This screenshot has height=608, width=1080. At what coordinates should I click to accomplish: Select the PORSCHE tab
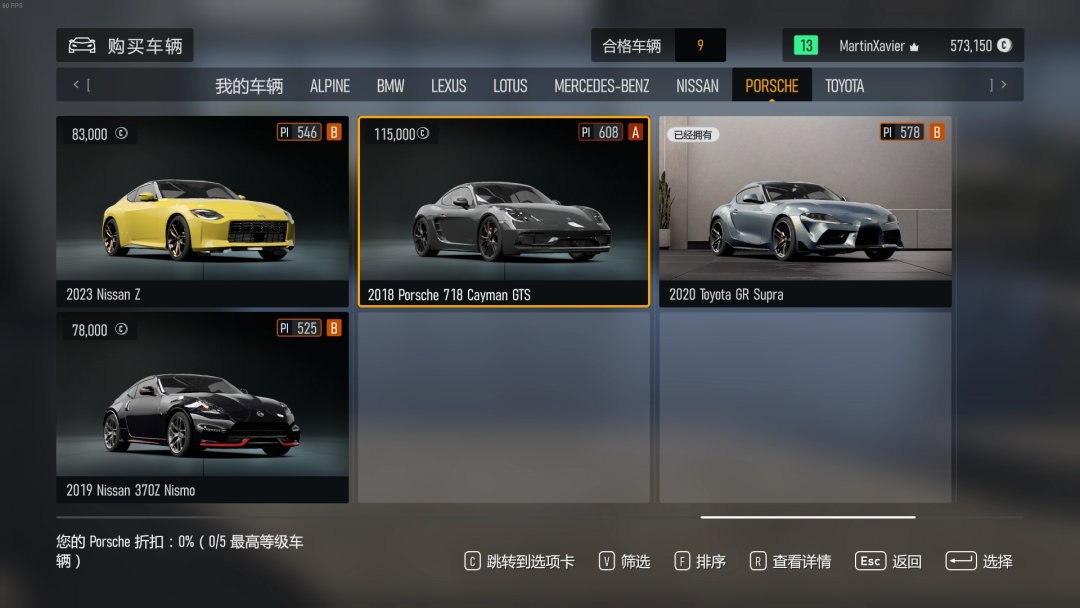772,86
